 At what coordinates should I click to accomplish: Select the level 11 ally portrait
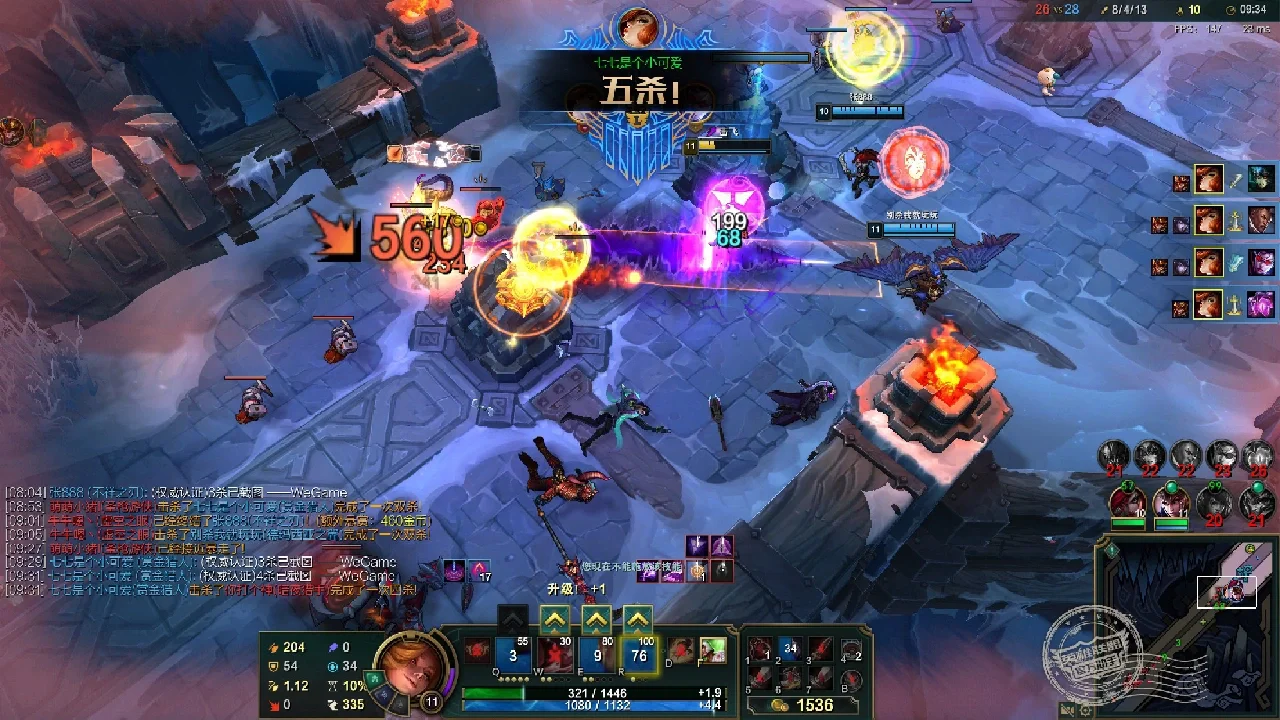pyautogui.click(x=1171, y=502)
